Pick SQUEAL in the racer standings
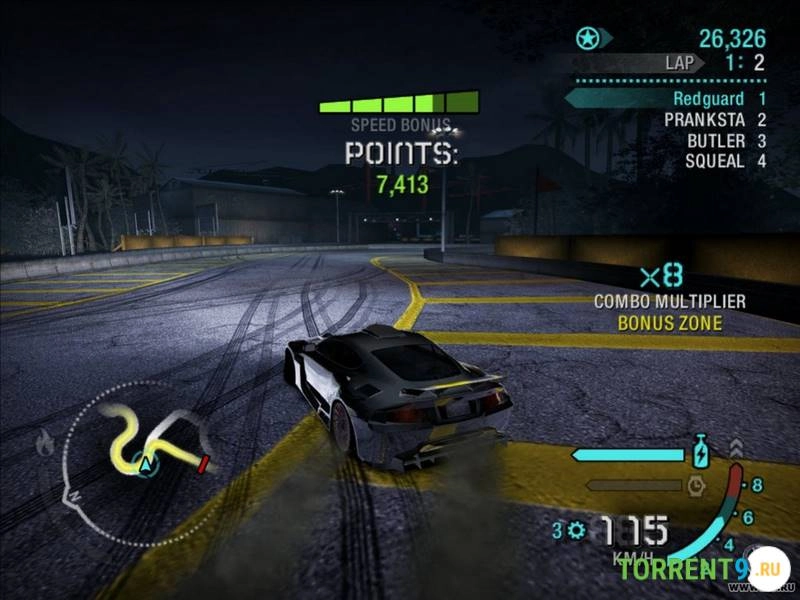800x600 pixels. point(714,161)
